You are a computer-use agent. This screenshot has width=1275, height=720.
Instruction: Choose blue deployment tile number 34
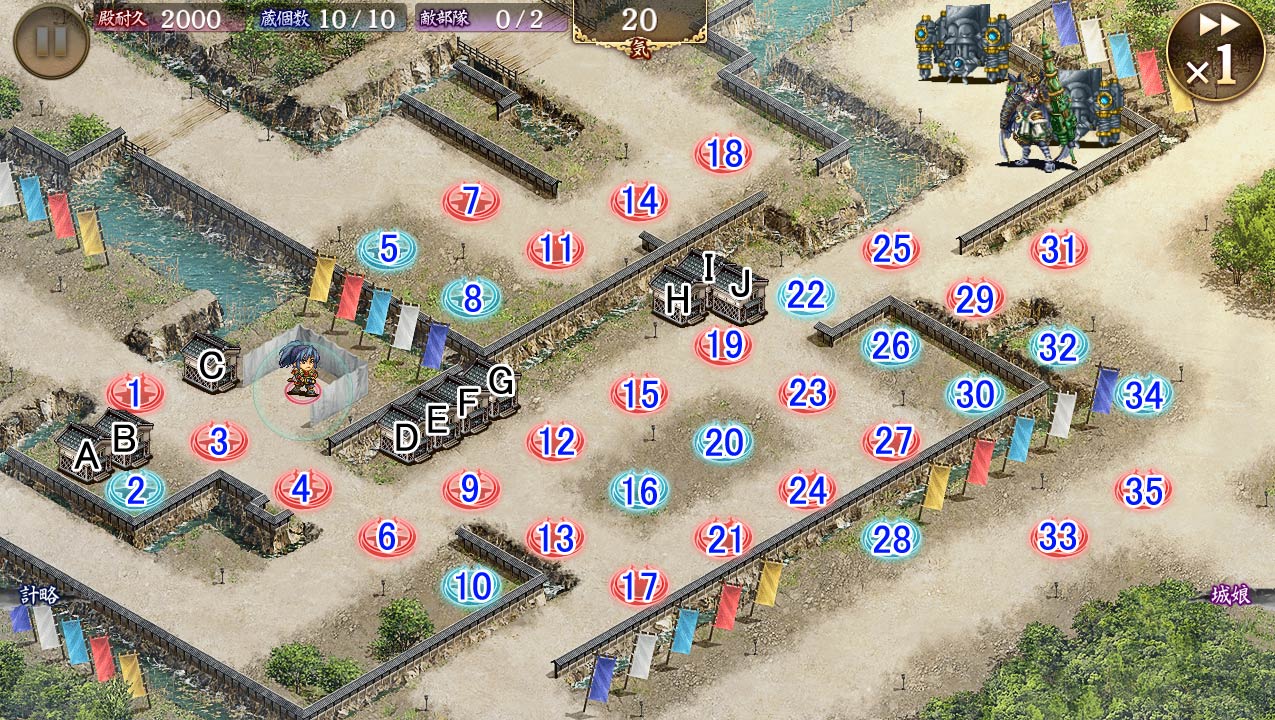[x=1143, y=395]
